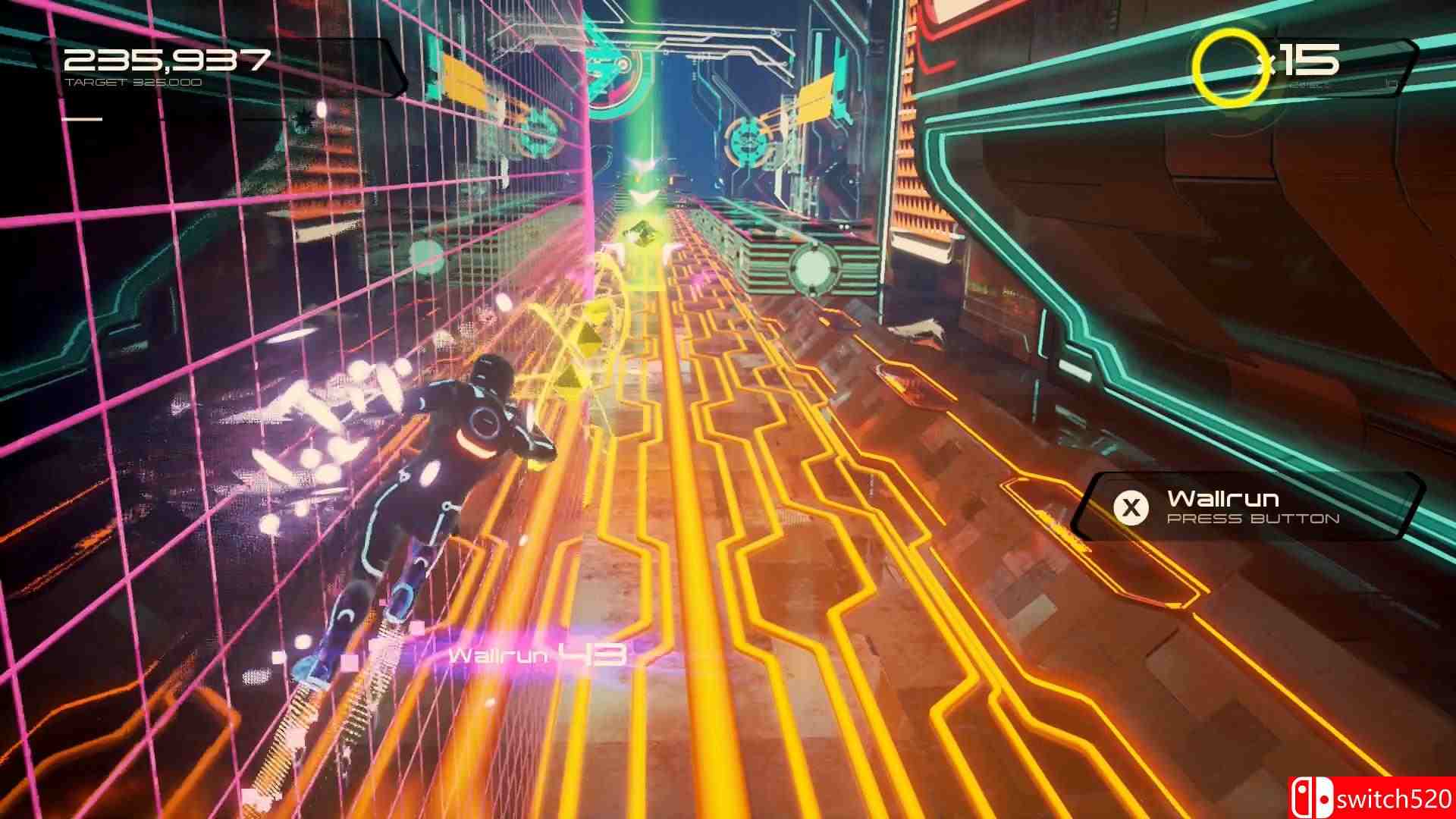This screenshot has width=1456, height=819.
Task: Click the white progress bar under the score
Action: (x=83, y=118)
